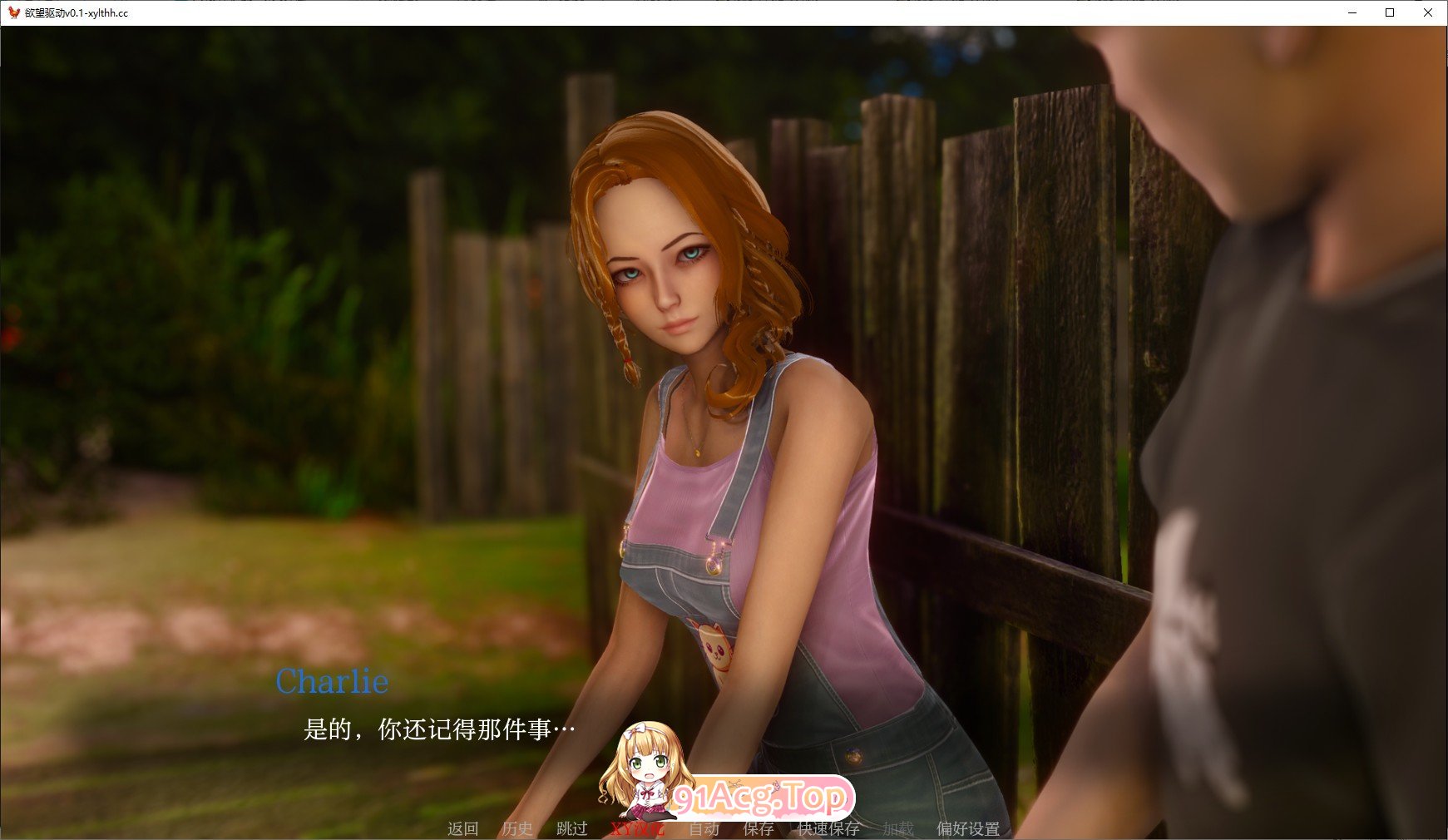The height and width of the screenshot is (840, 1448).
Task: Close the game window
Action: point(1427,12)
